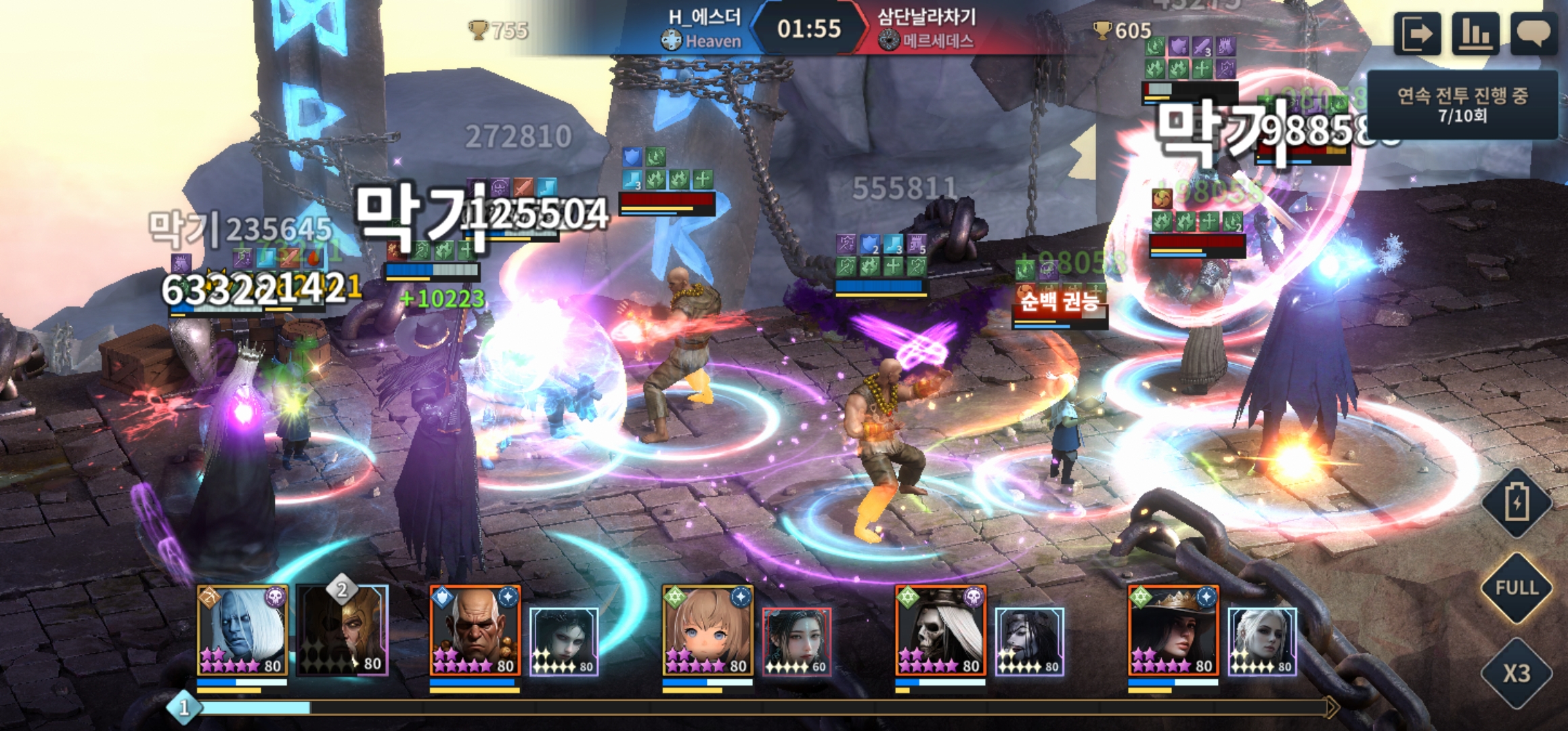Open the chat bubble
Screen dimensions: 1568x731
tap(1533, 33)
